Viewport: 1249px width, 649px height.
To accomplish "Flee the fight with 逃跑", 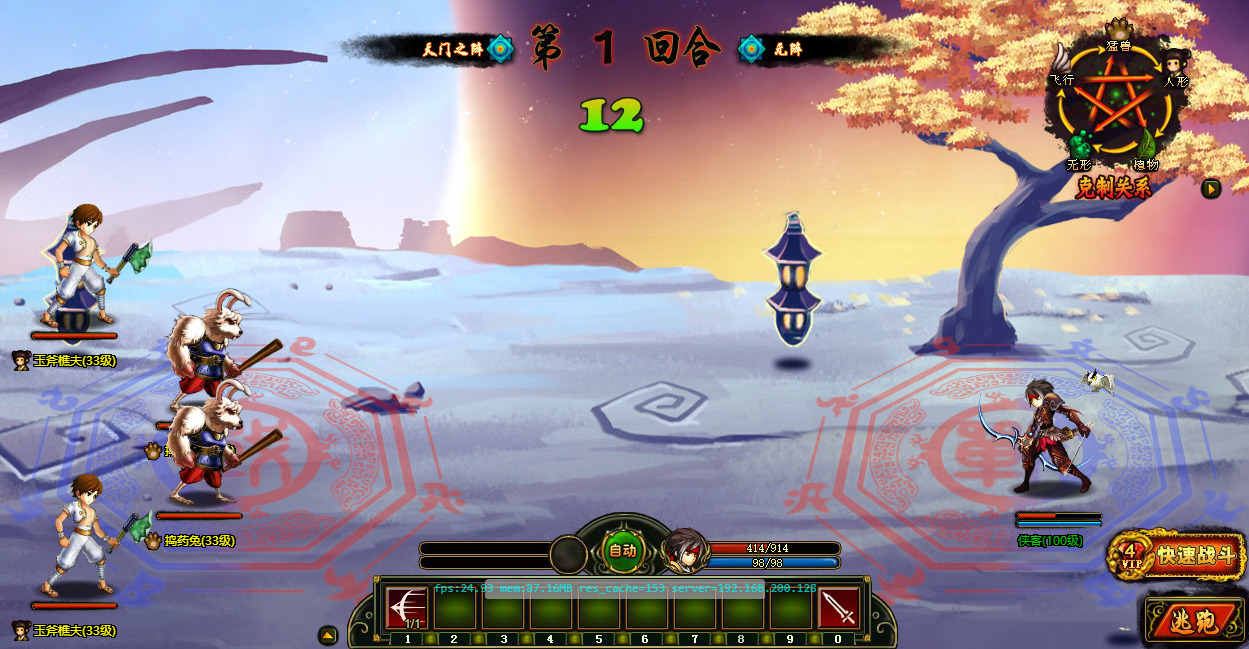I will point(1195,622).
